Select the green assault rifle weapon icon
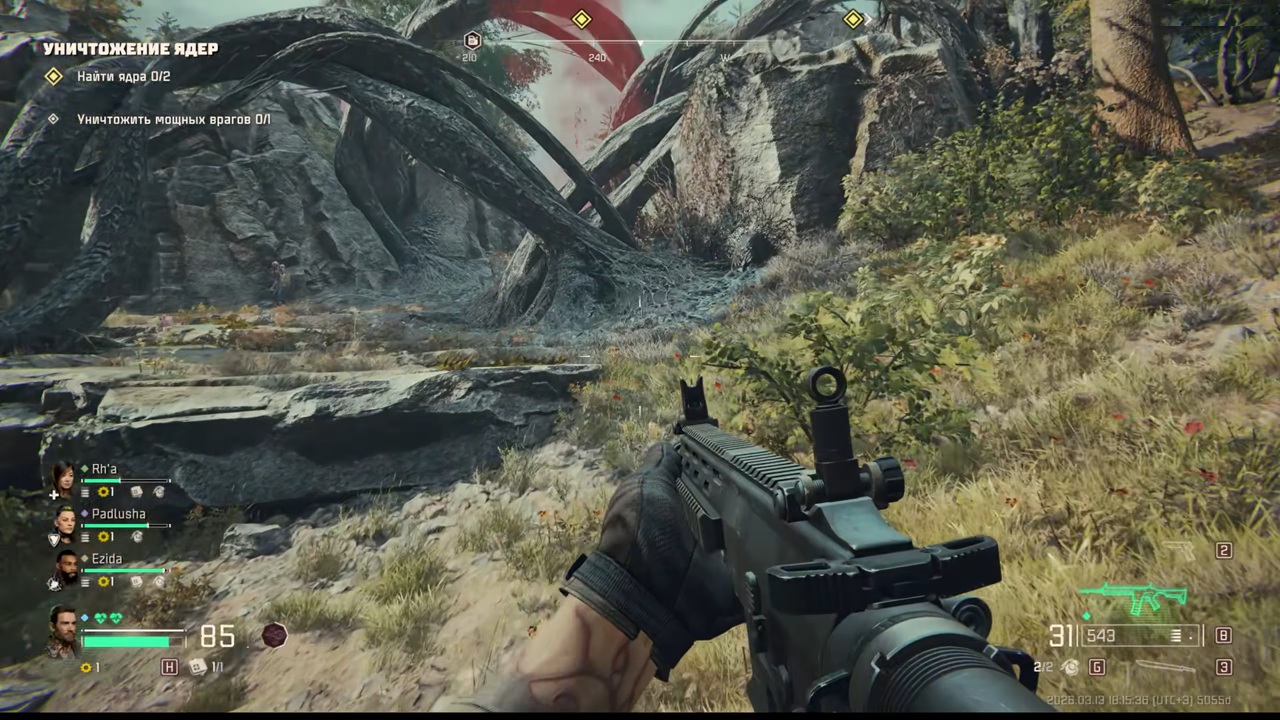Image resolution: width=1280 pixels, height=720 pixels. click(1133, 596)
